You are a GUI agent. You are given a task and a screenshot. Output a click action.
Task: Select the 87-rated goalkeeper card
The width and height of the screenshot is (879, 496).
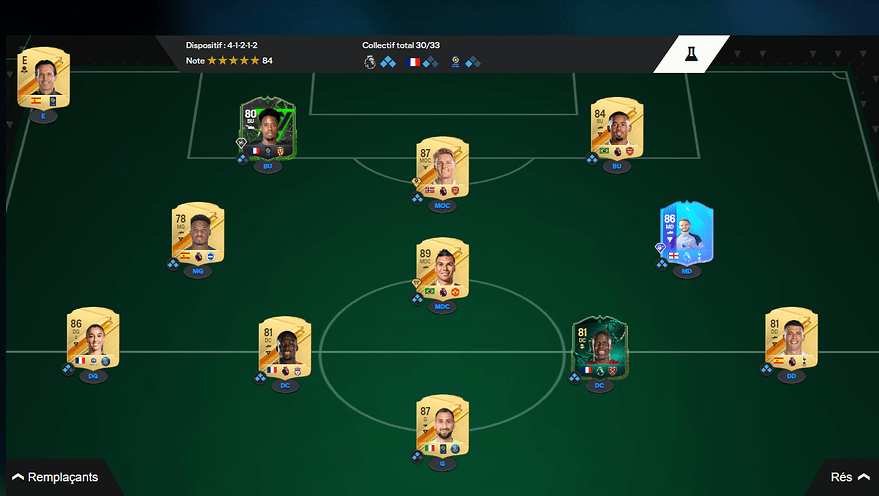tap(443, 424)
